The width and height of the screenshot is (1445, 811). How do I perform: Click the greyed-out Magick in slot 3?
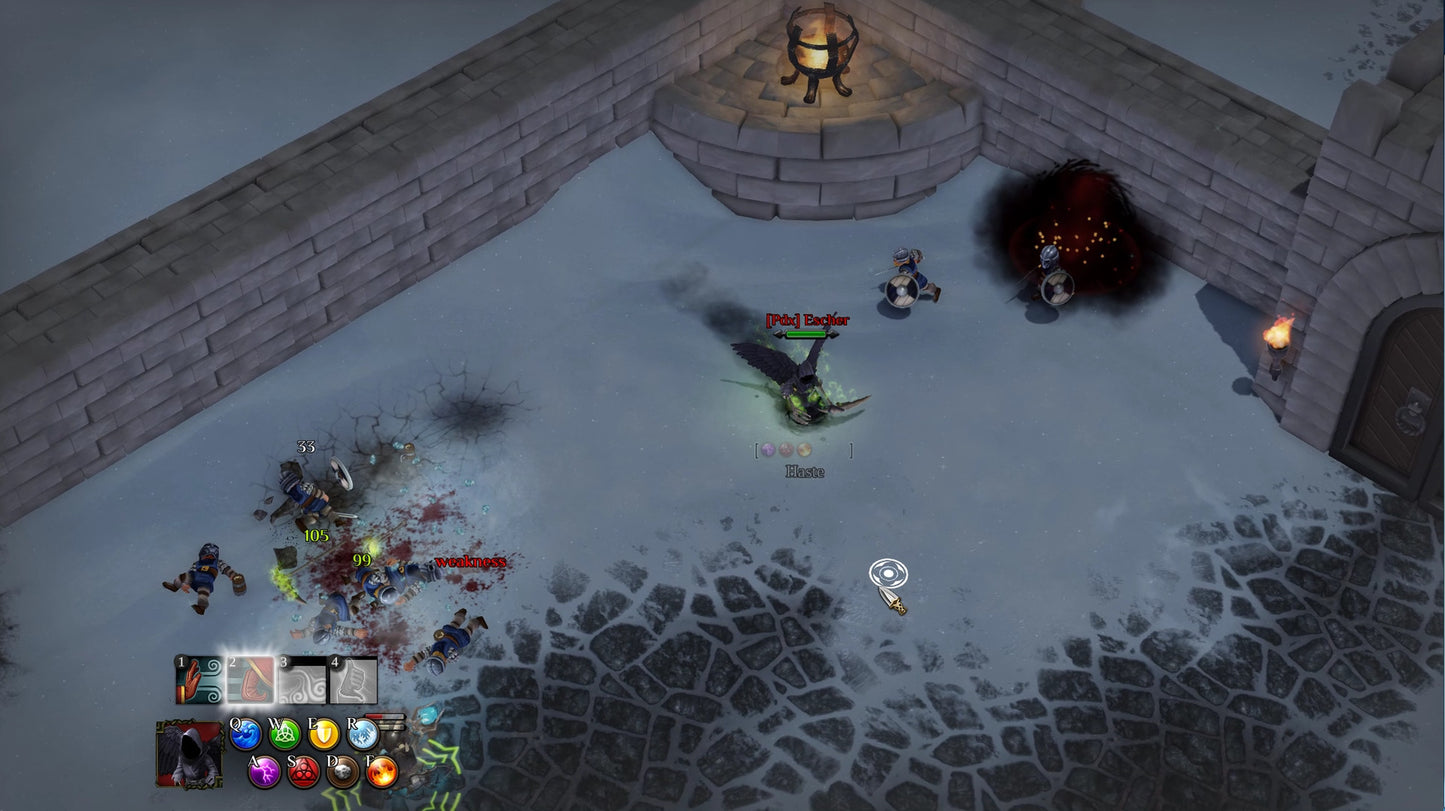pyautogui.click(x=302, y=679)
